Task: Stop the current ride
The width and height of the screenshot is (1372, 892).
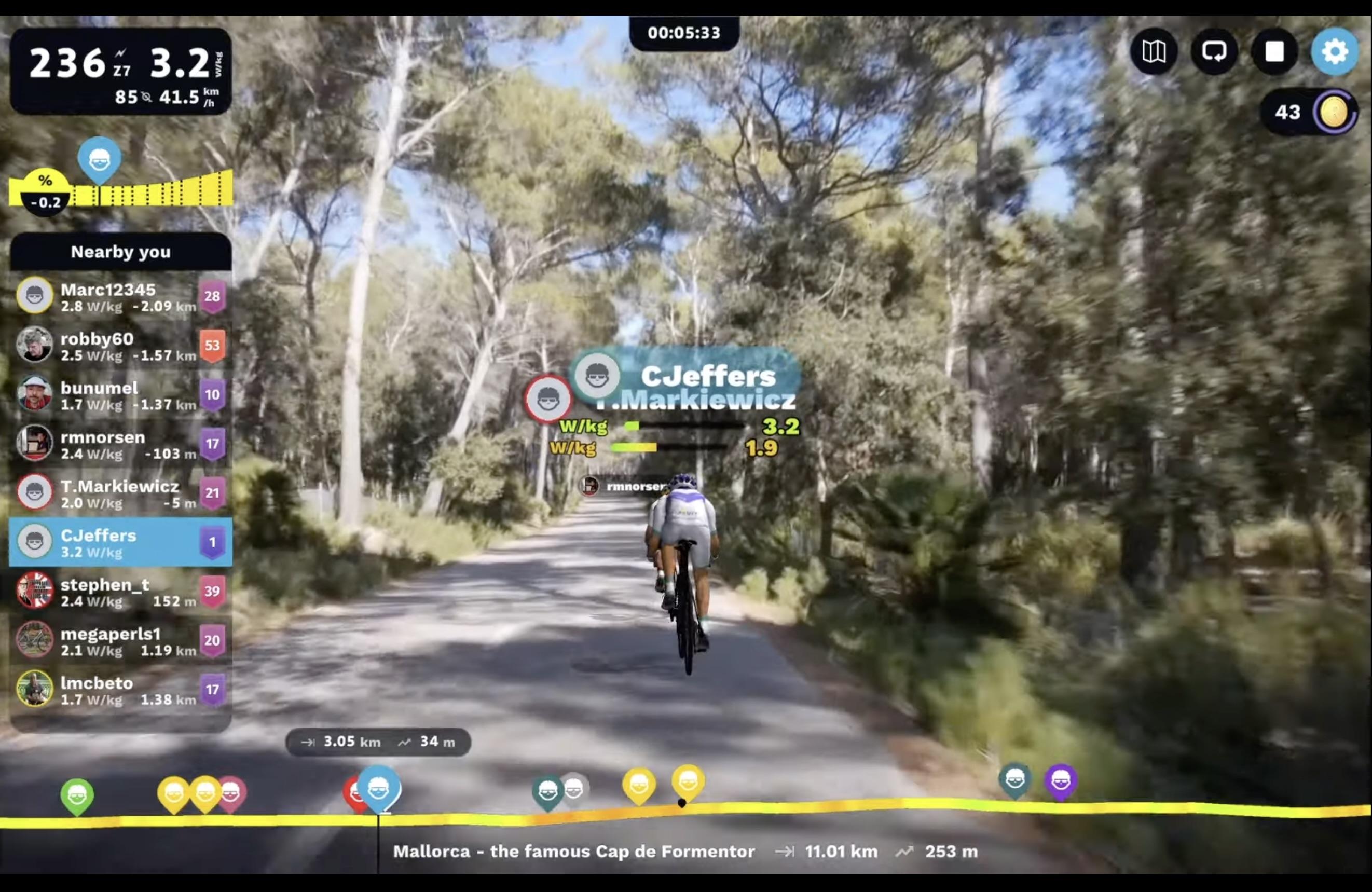Action: pyautogui.click(x=1274, y=52)
